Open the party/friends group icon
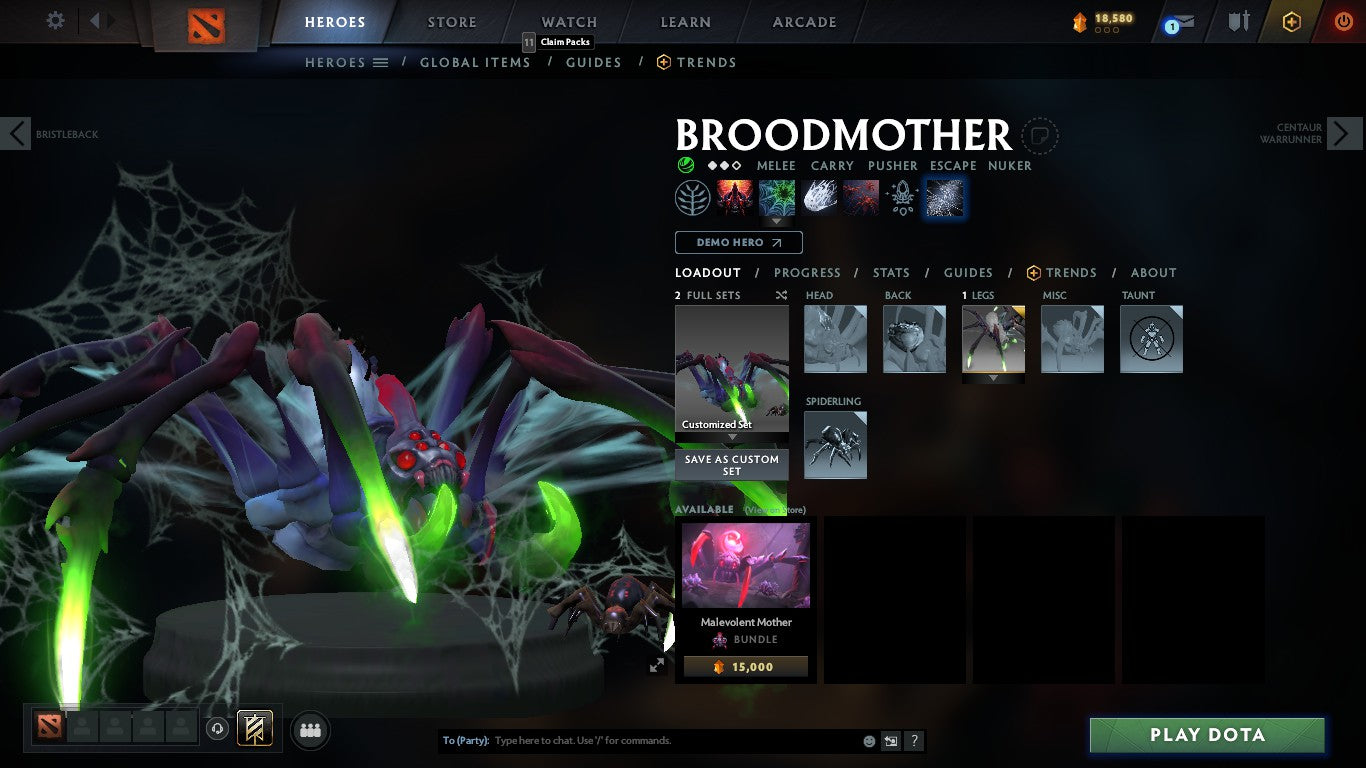 [x=310, y=731]
